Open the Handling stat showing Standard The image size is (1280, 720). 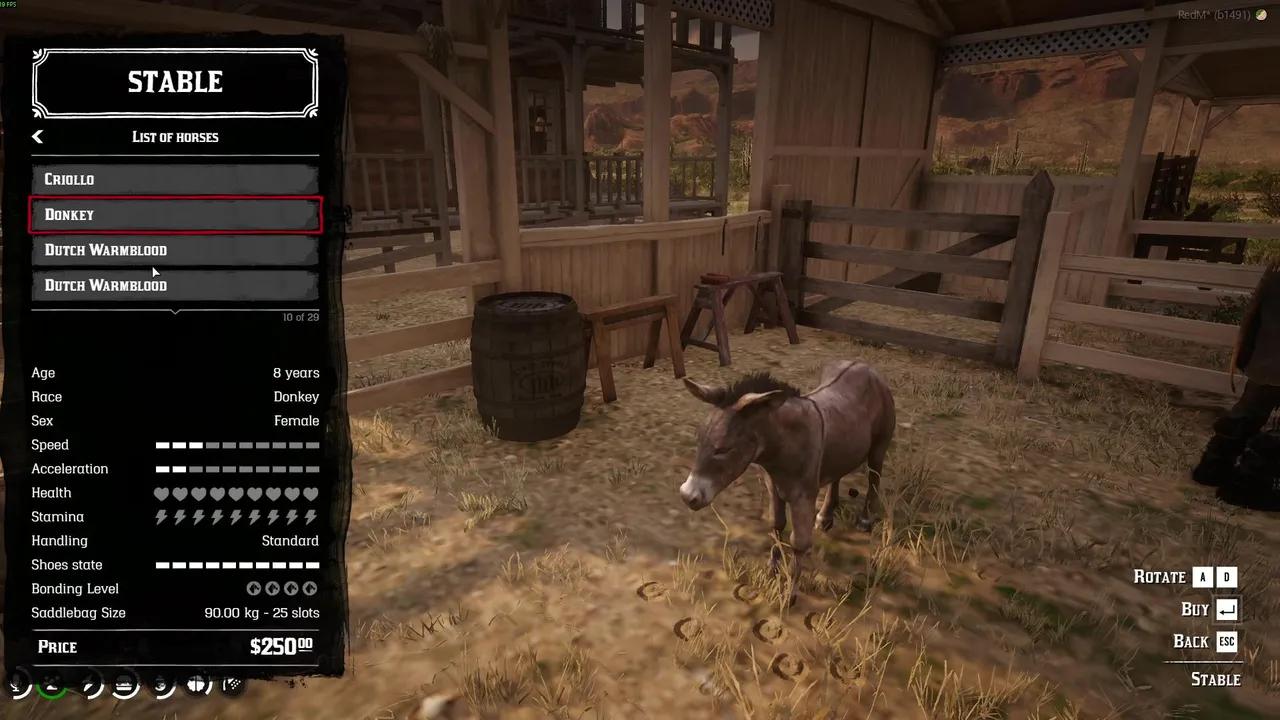pyautogui.click(x=290, y=540)
